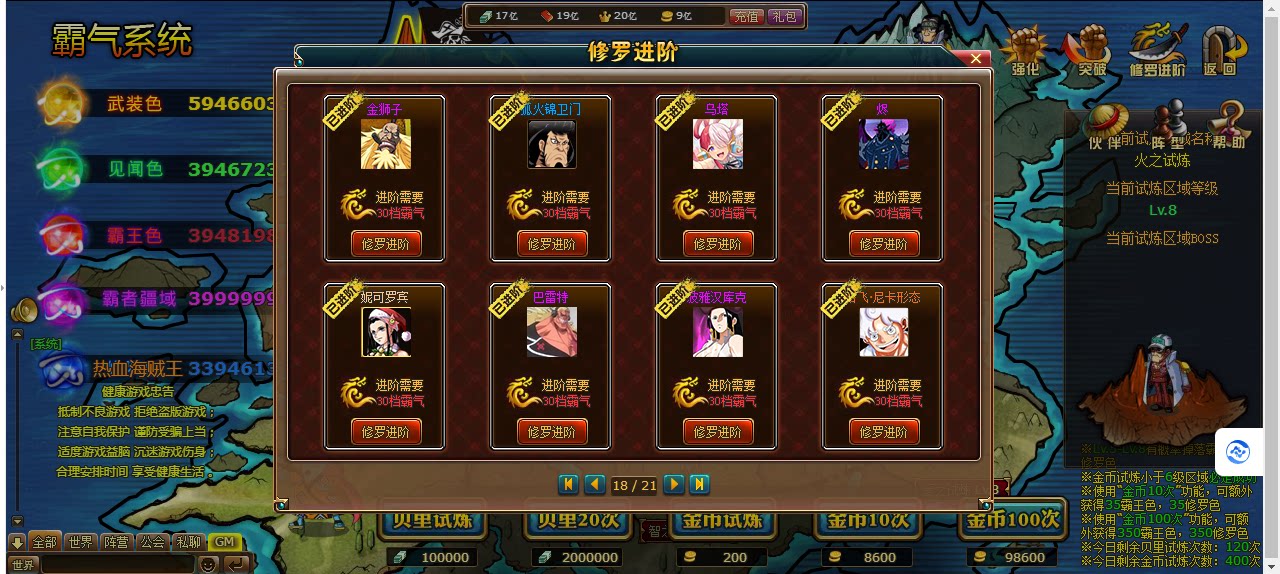Open the 充值 recharge button

[746, 16]
